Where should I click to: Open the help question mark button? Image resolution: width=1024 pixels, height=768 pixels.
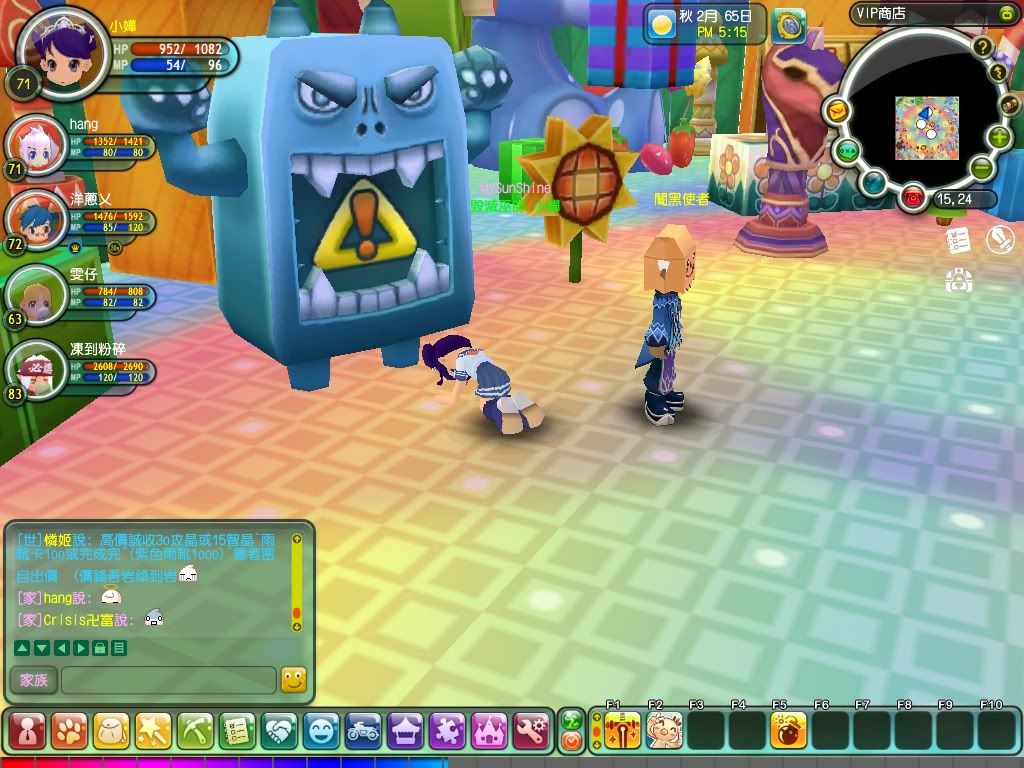(x=983, y=47)
